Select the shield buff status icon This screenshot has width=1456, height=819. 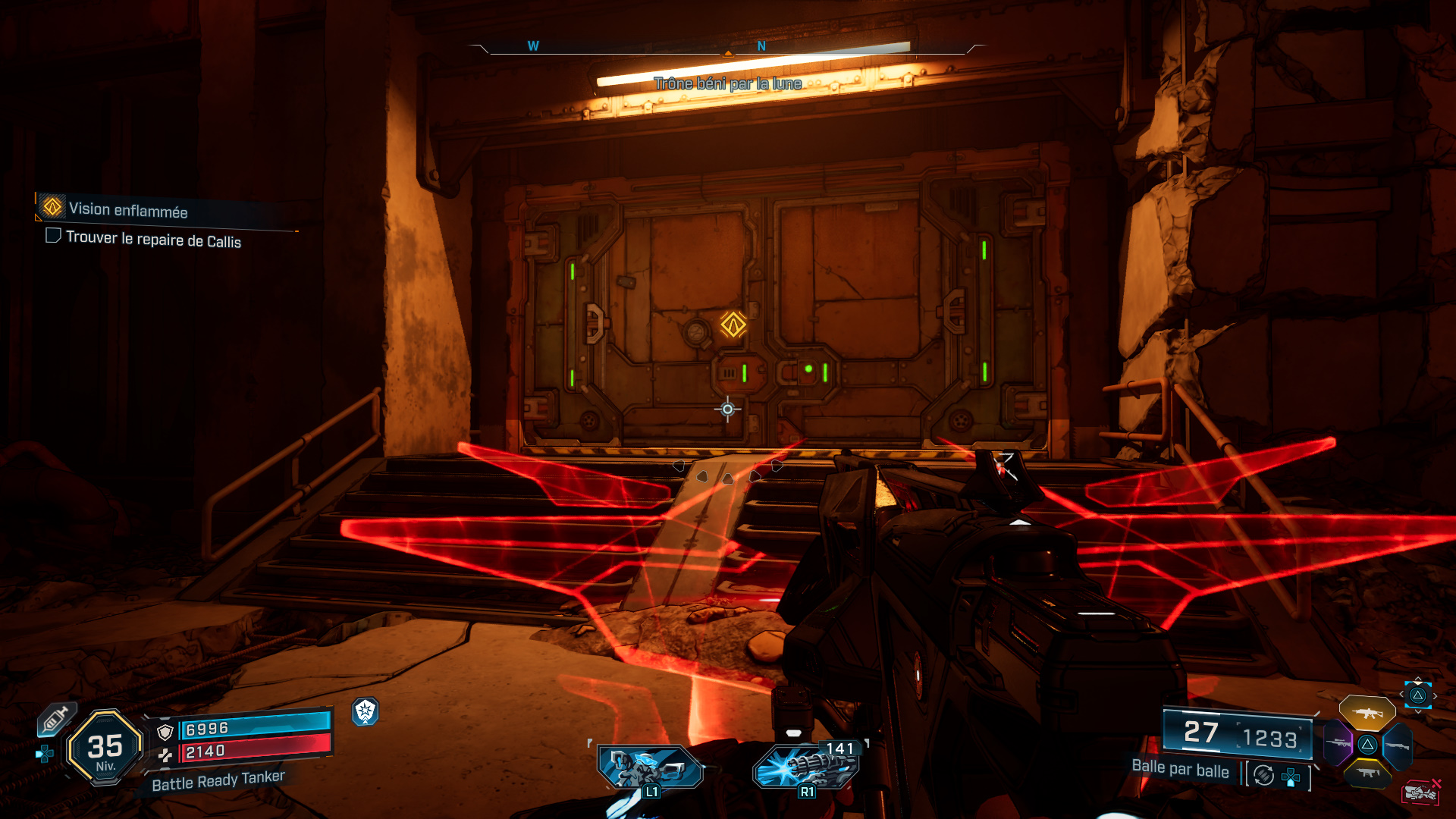pos(366,711)
